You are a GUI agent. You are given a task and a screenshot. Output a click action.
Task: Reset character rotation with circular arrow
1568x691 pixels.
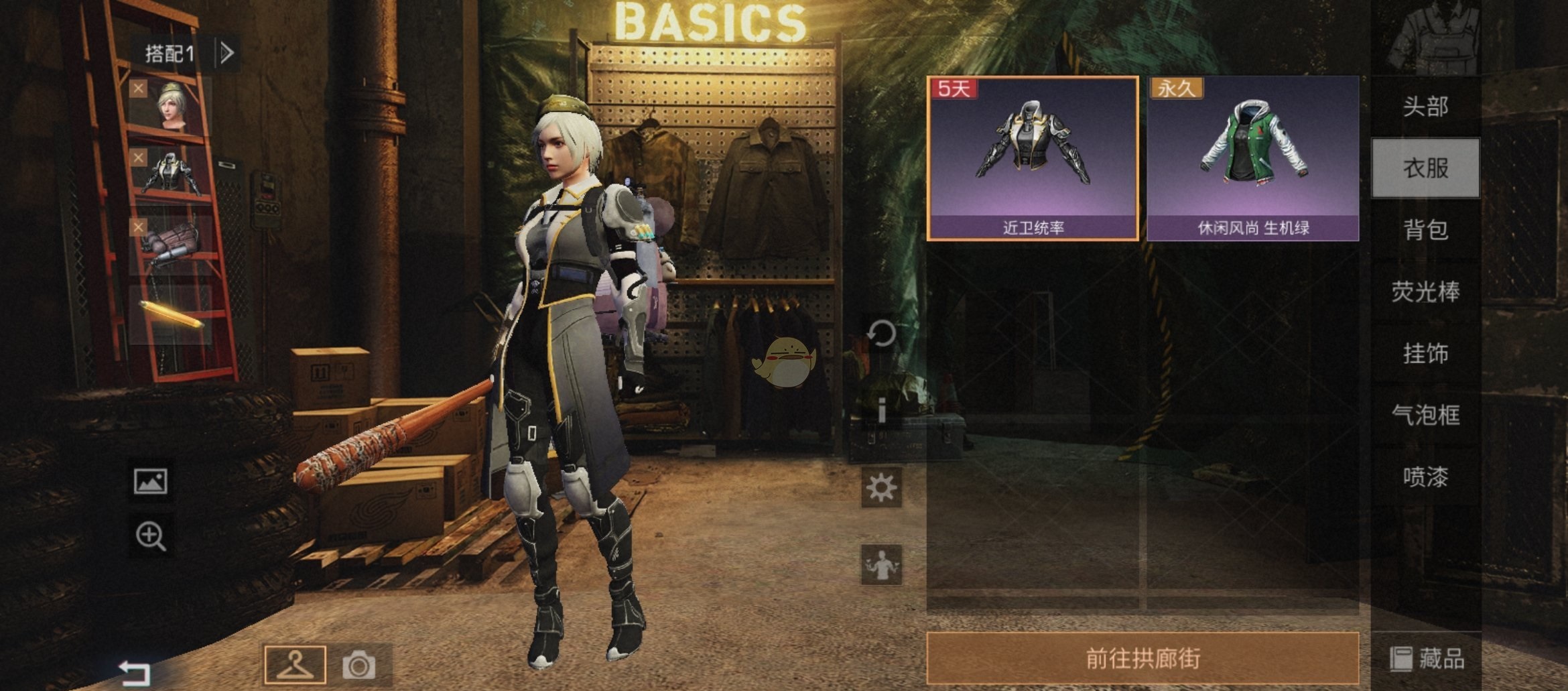pos(881,333)
